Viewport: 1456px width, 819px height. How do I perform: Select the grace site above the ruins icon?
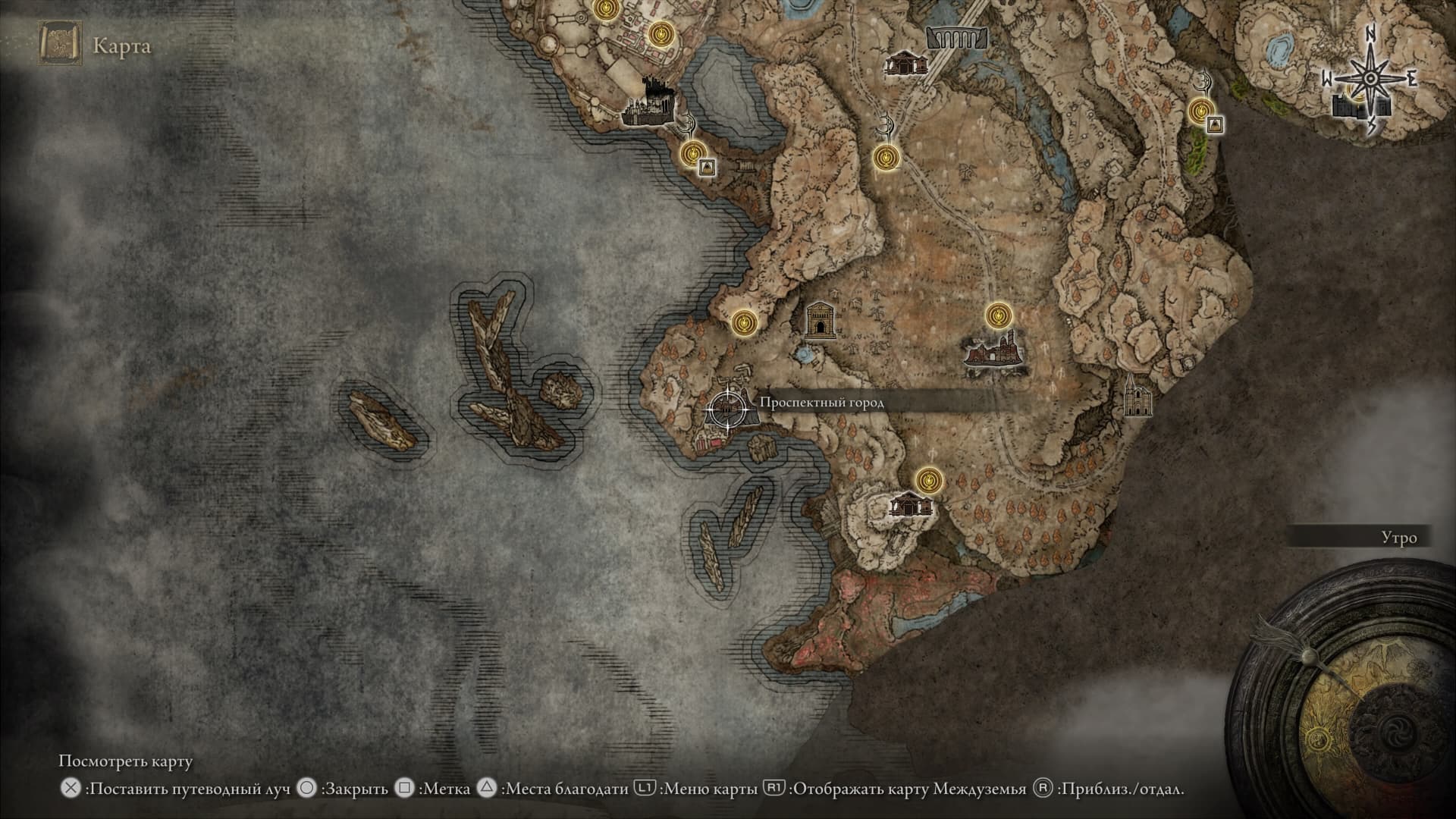pyautogui.click(x=999, y=314)
